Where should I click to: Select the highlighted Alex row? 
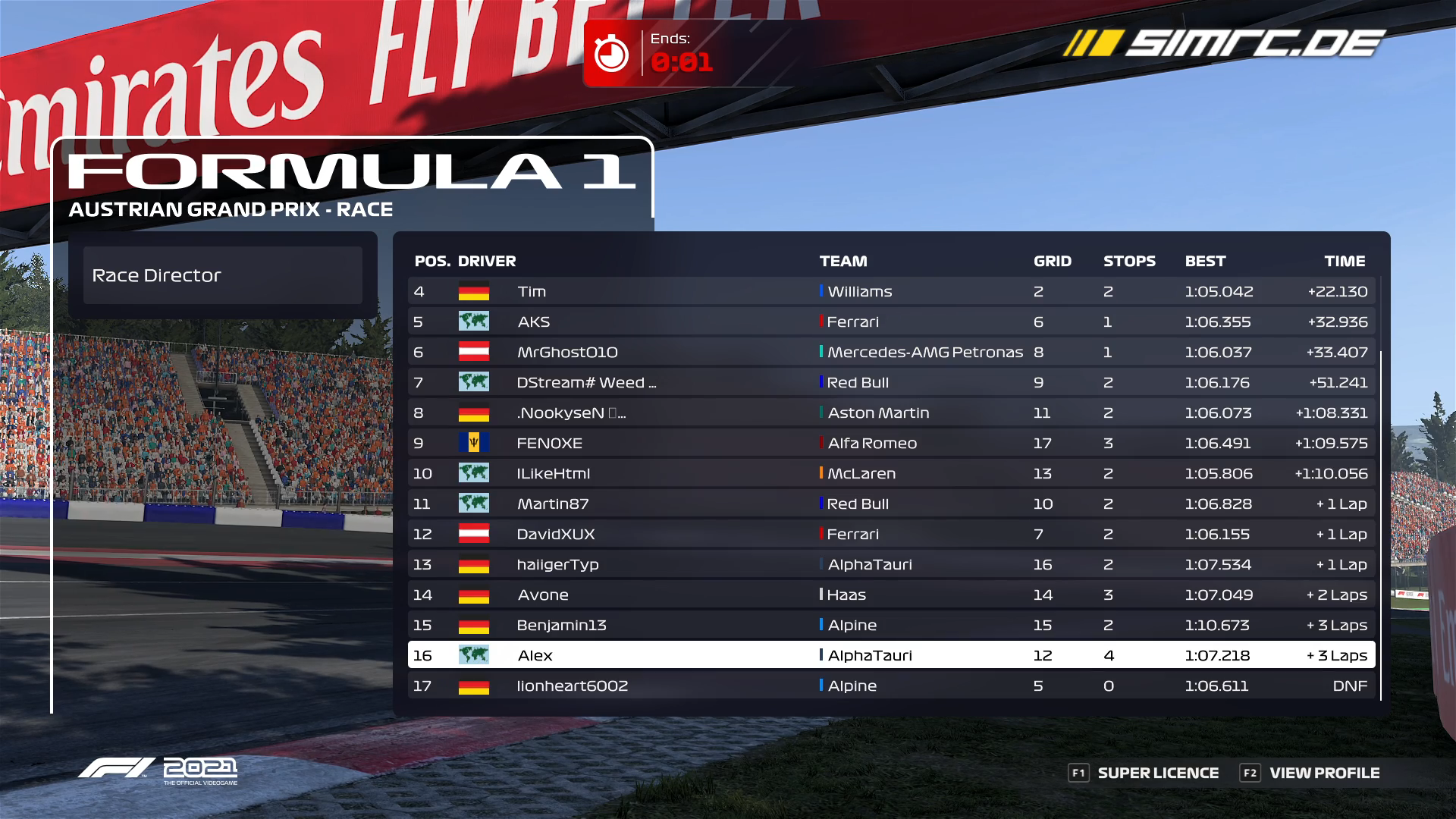(x=891, y=655)
